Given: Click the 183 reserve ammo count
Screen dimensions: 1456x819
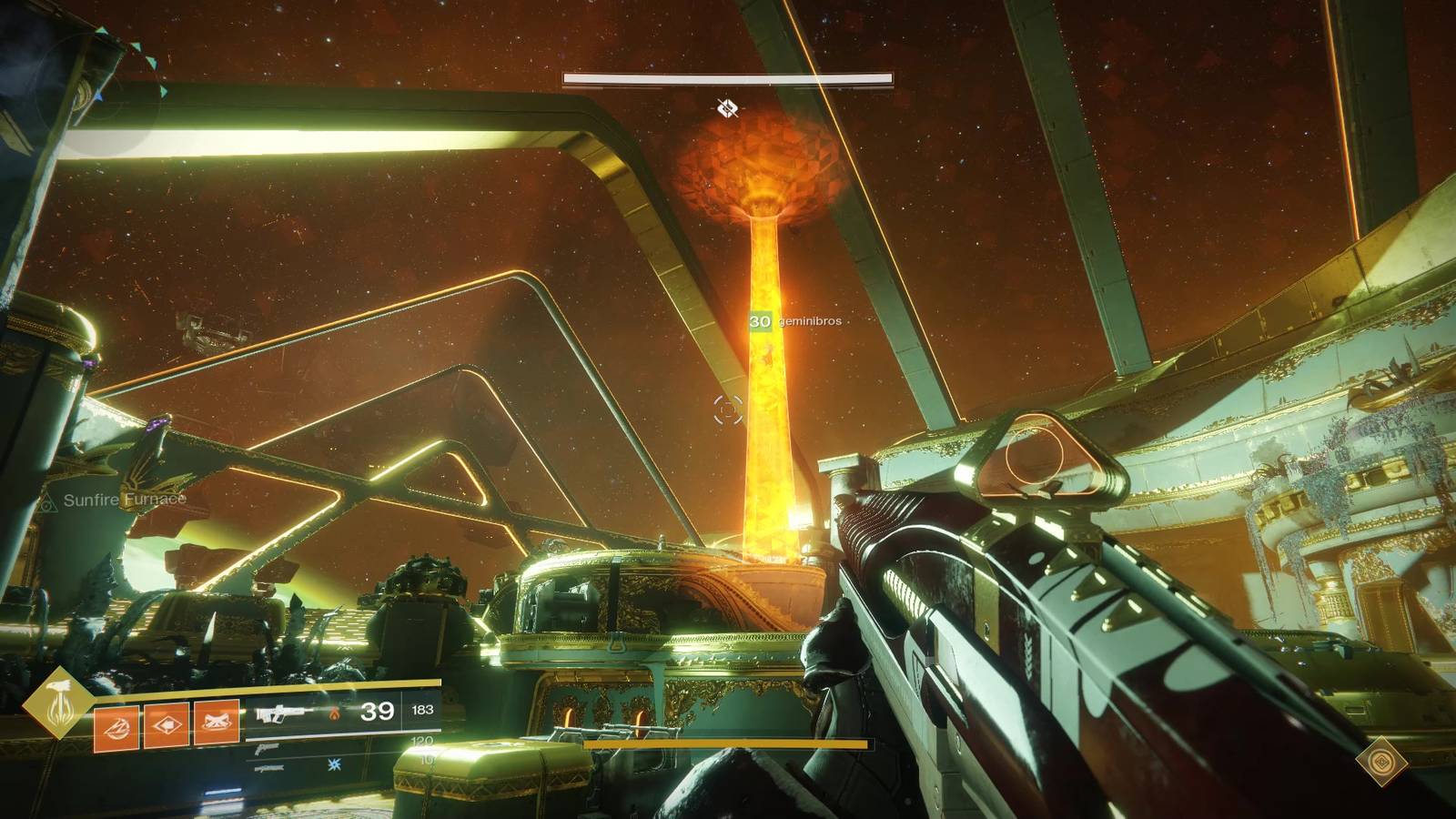Looking at the screenshot, I should point(422,711).
